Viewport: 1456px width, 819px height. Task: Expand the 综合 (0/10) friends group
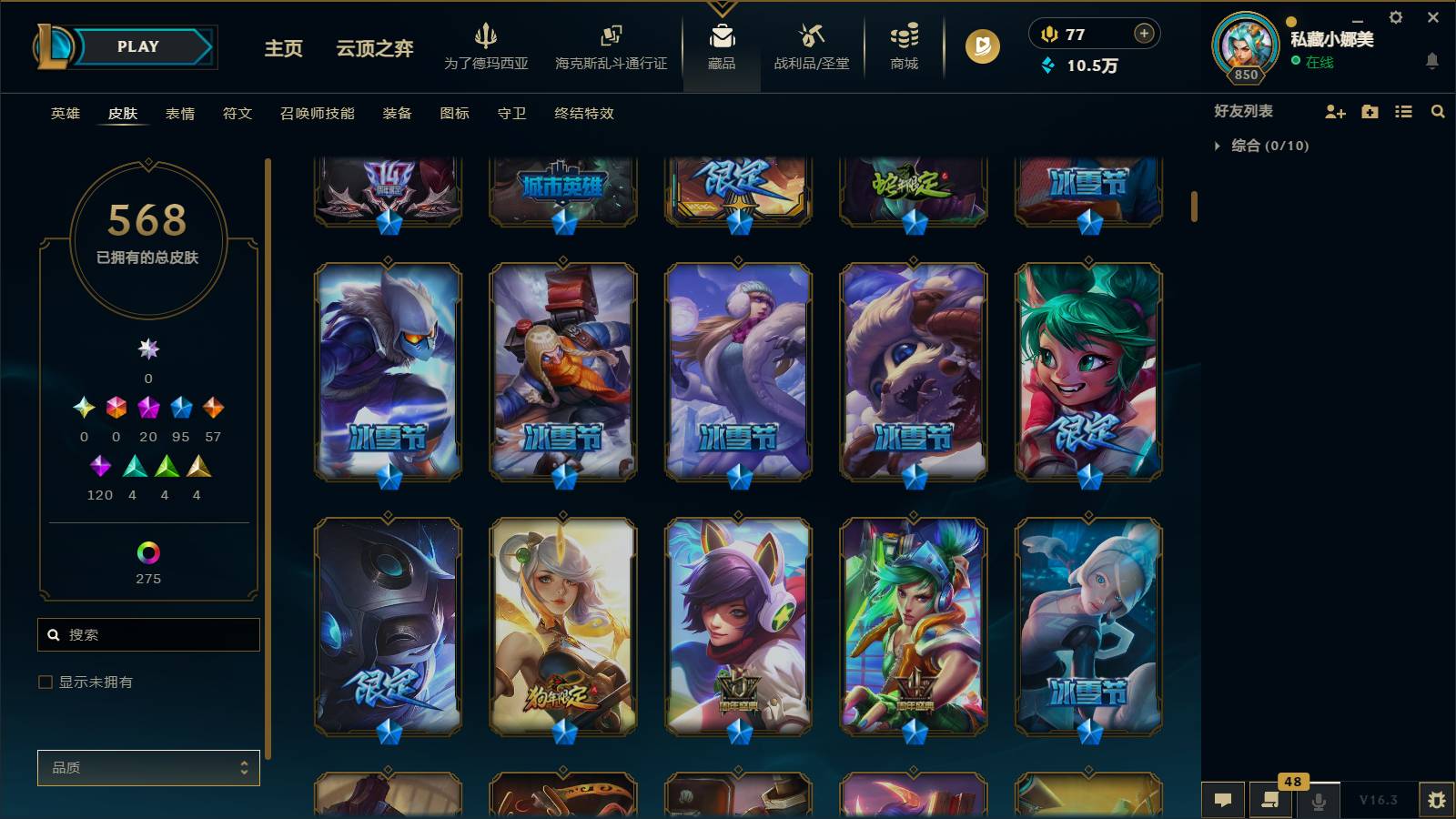click(1217, 144)
